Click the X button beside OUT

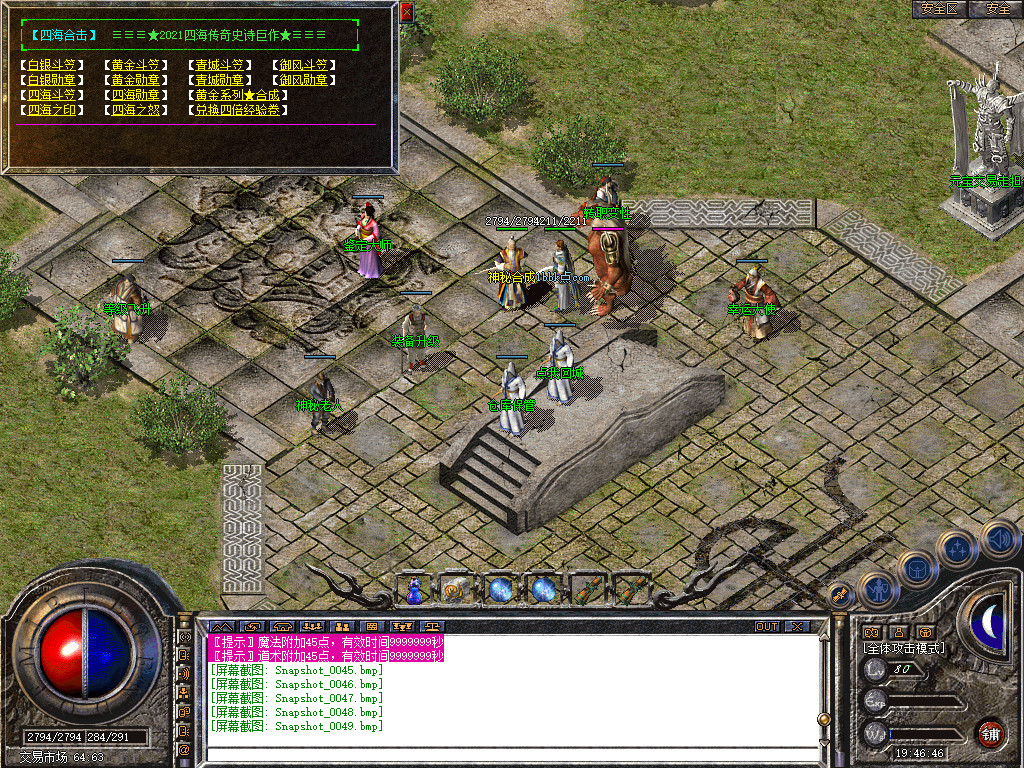point(797,627)
